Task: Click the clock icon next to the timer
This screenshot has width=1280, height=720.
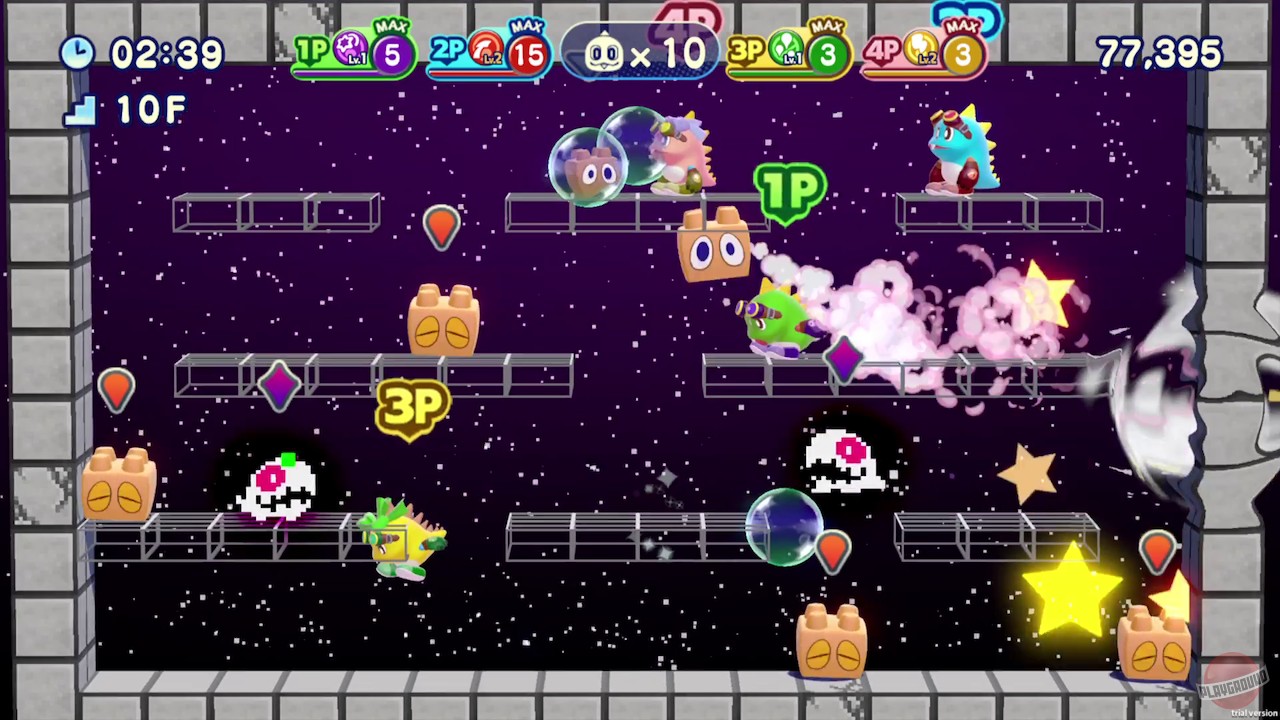Action: [x=78, y=54]
